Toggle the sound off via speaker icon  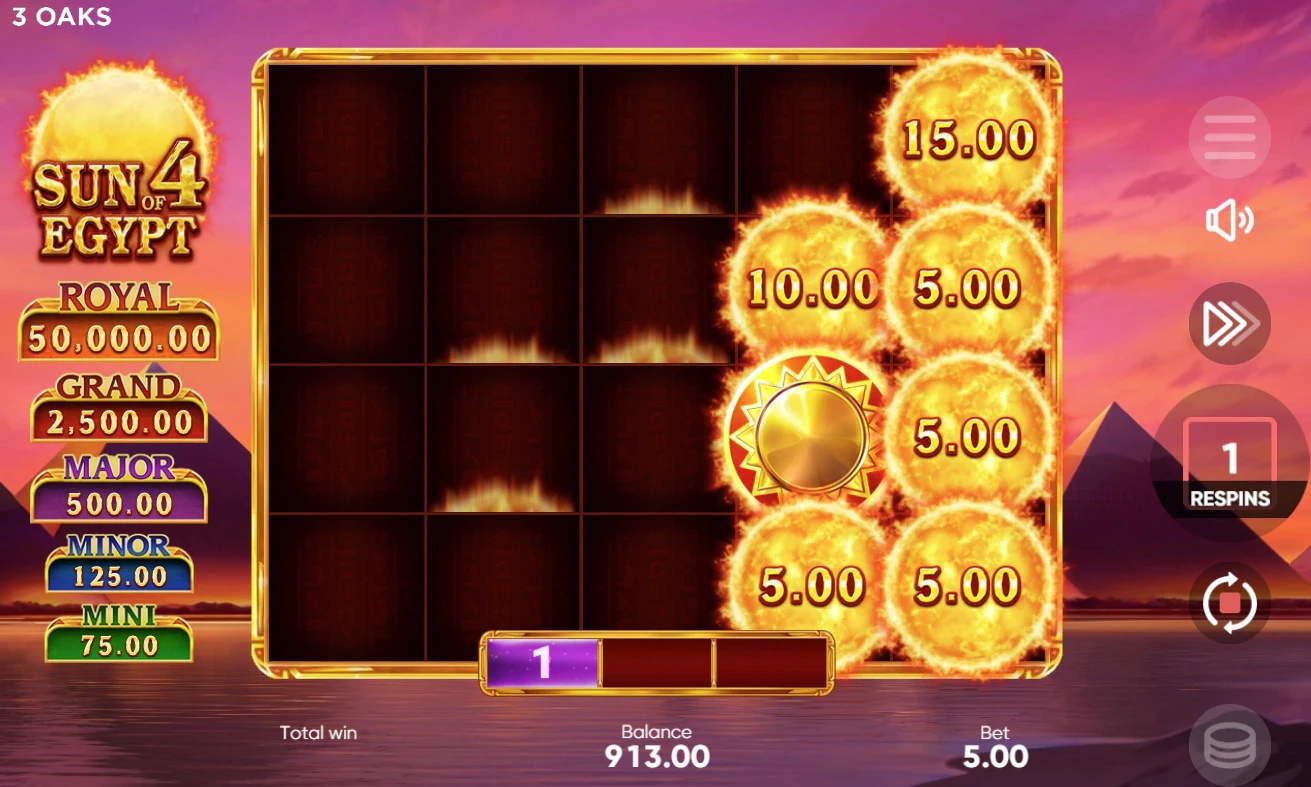coord(1229,222)
